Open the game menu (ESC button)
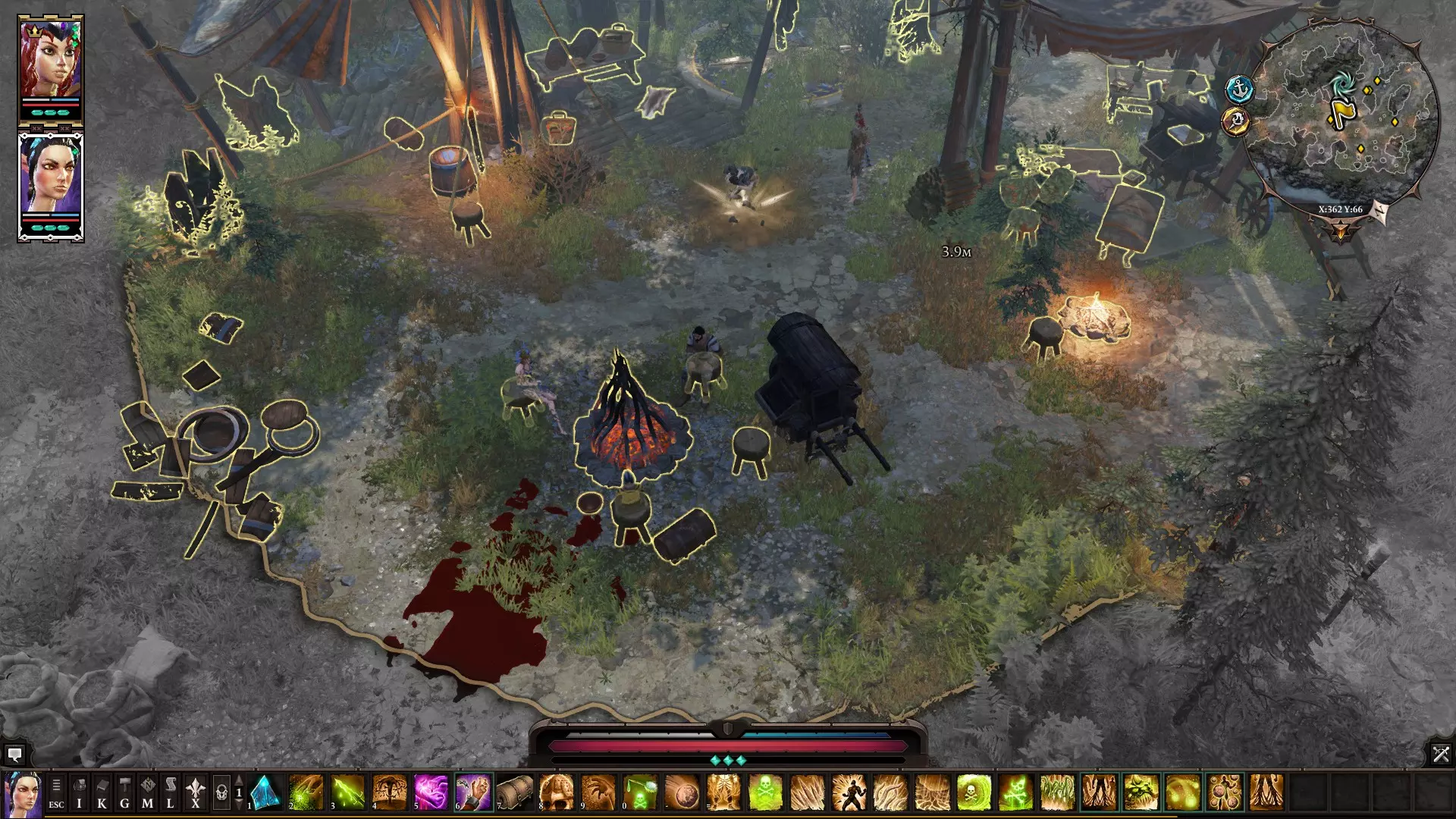This screenshot has width=1456, height=819. [56, 793]
